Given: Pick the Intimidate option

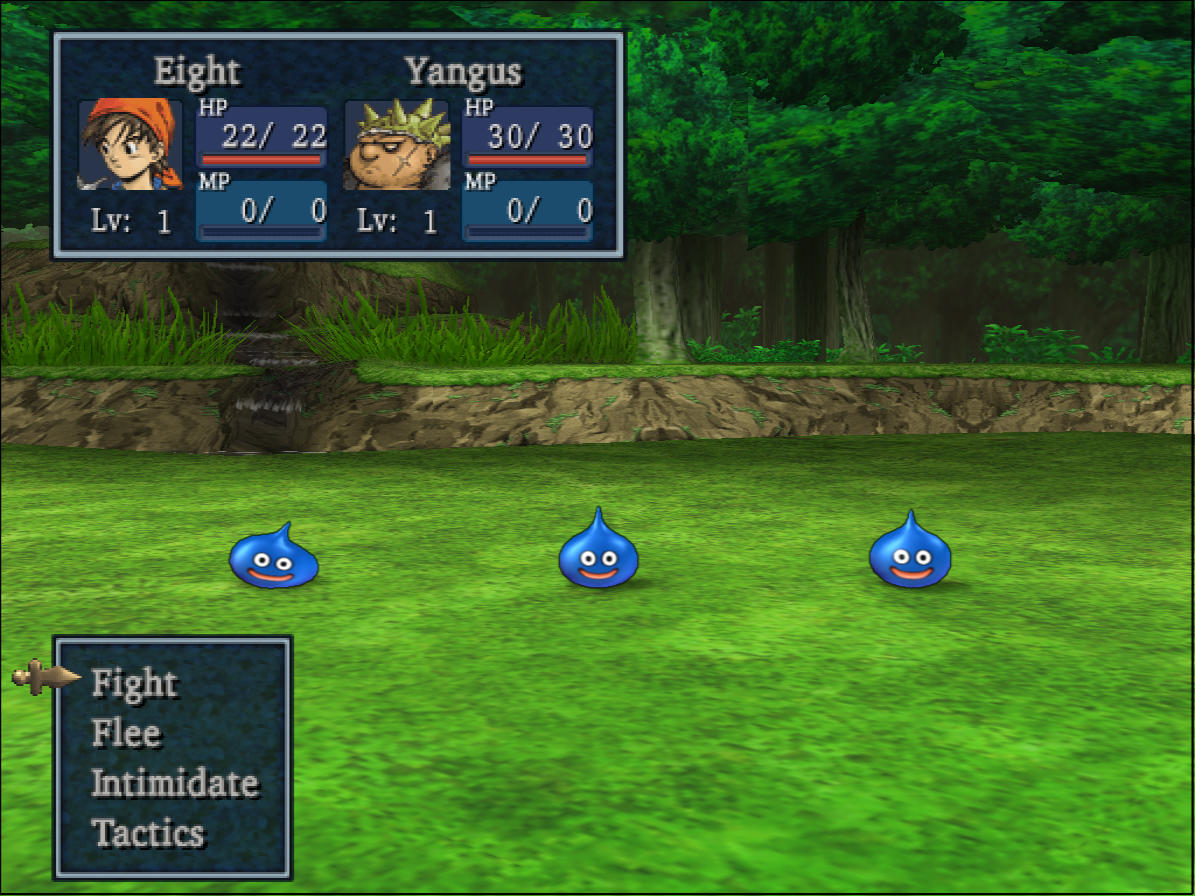Looking at the screenshot, I should click(x=174, y=783).
